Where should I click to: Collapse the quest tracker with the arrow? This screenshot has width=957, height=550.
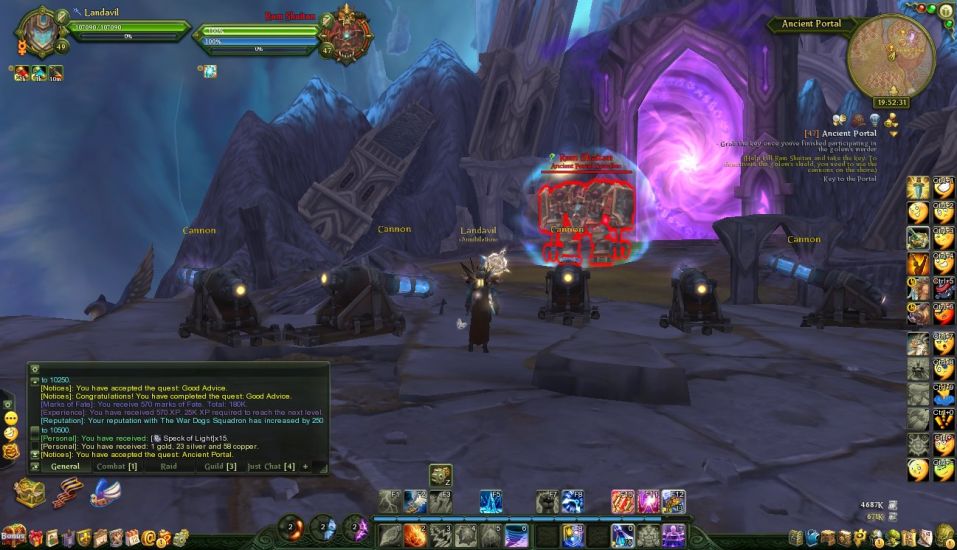(893, 133)
